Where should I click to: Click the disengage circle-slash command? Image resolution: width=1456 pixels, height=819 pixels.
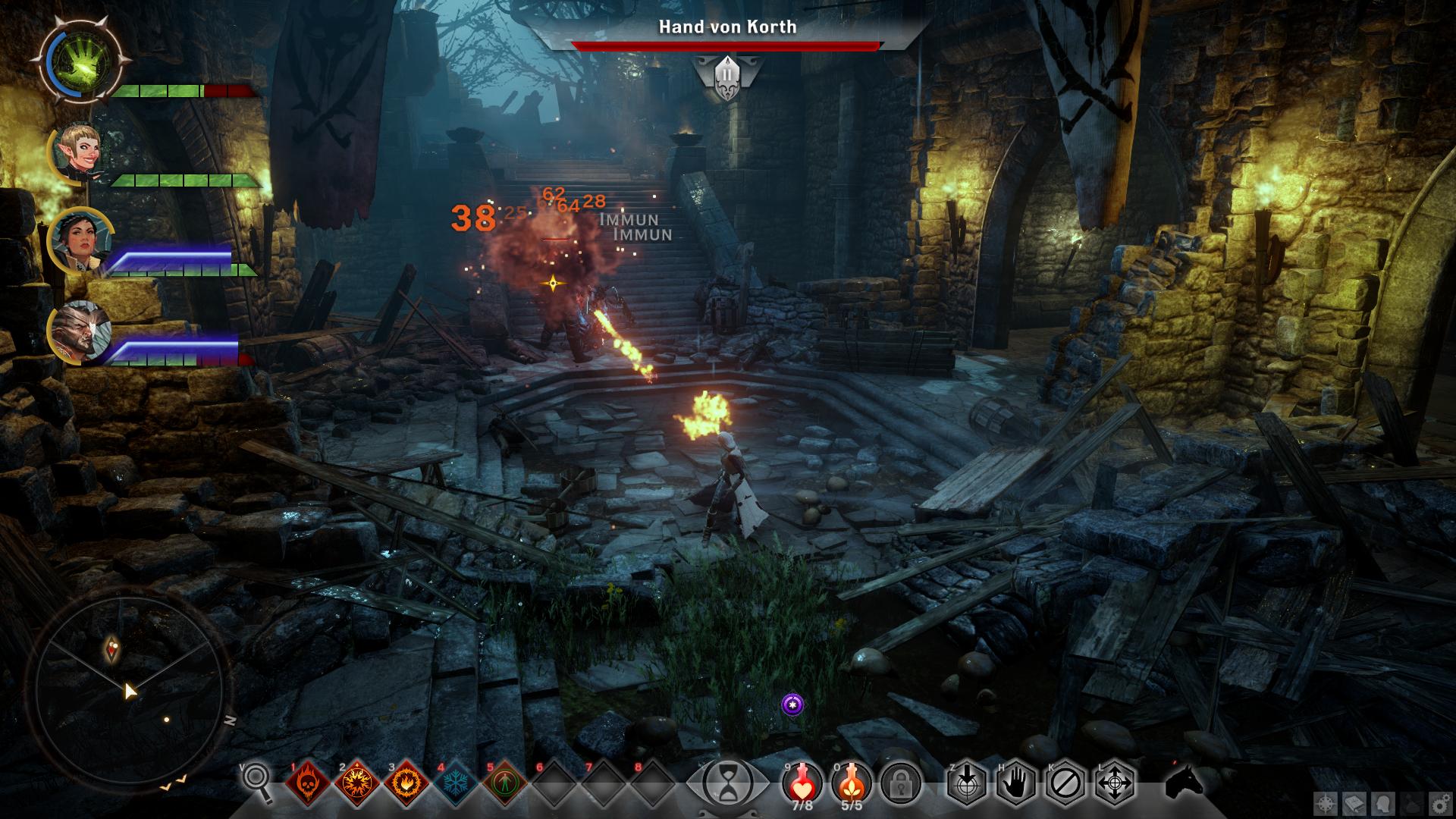(x=1065, y=781)
